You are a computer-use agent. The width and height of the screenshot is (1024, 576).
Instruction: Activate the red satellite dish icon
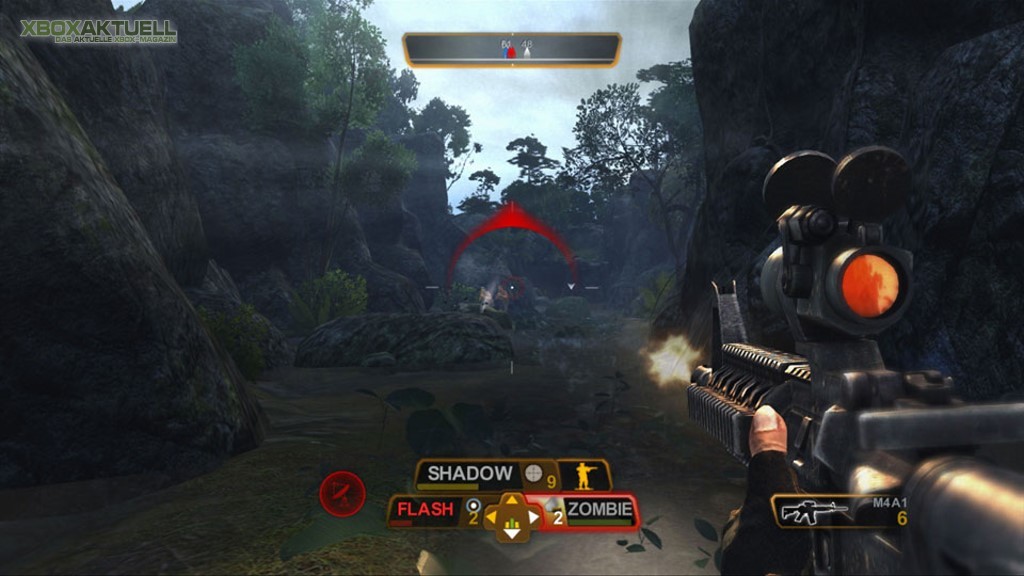342,493
